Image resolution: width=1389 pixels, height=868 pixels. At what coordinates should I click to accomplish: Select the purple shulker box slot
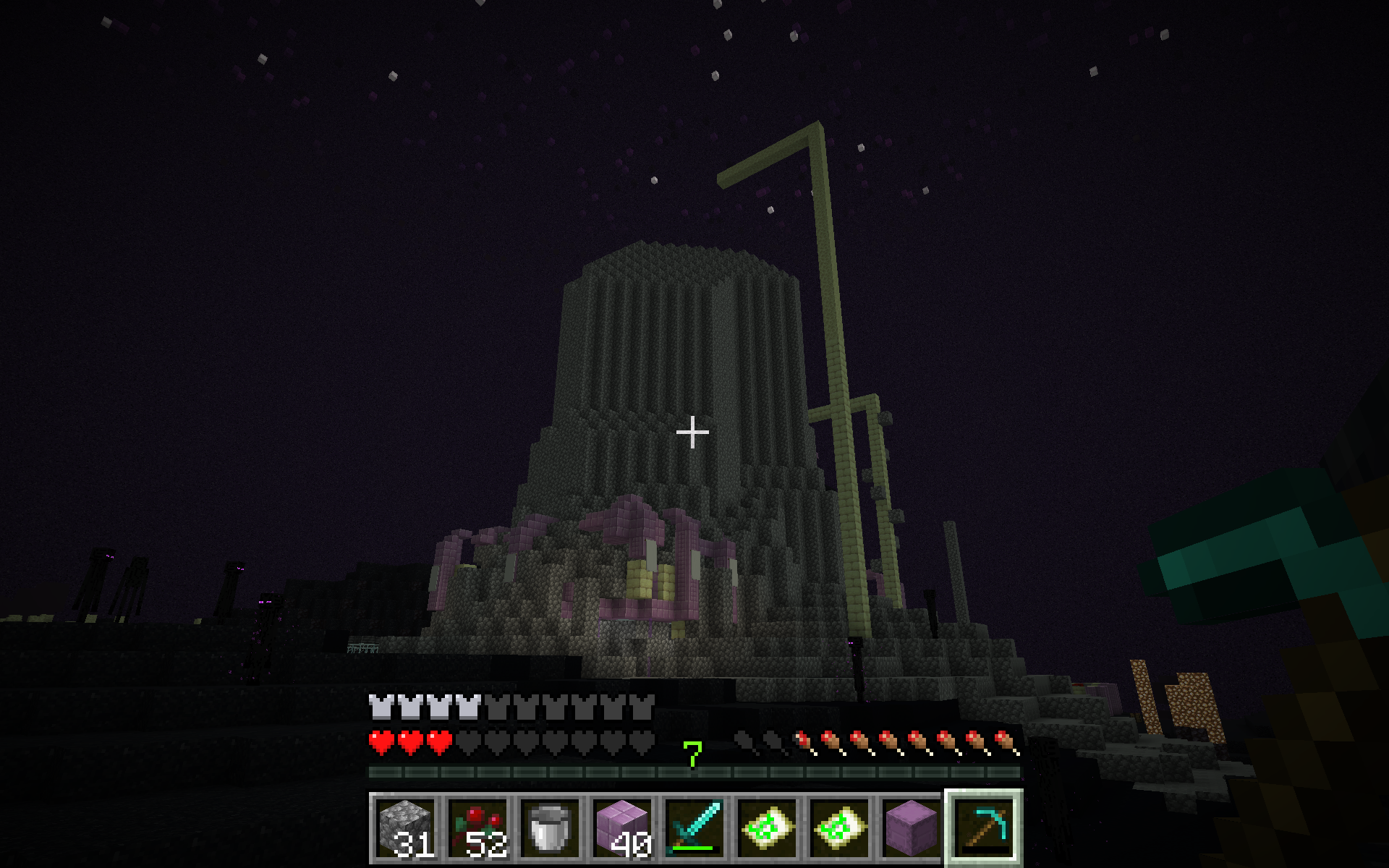pos(912,827)
